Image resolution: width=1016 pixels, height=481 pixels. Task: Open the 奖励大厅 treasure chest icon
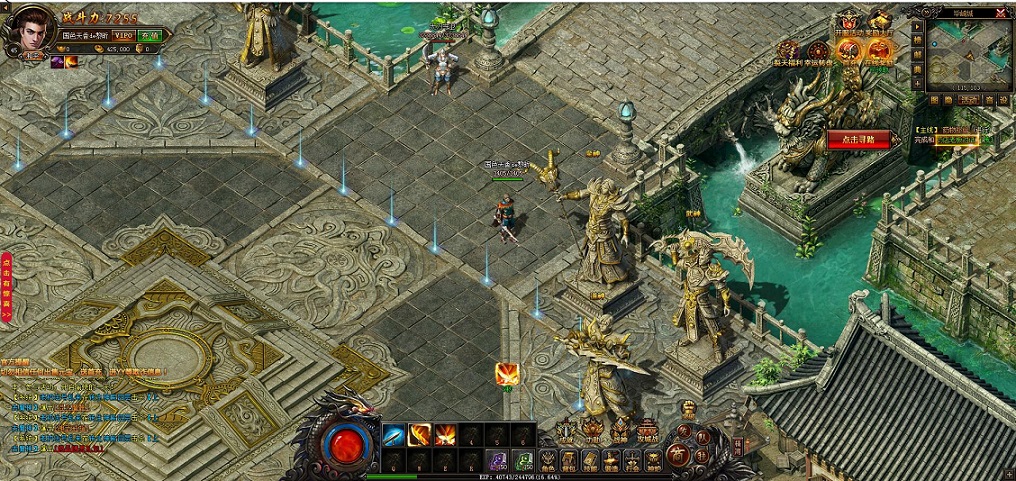pos(880,23)
